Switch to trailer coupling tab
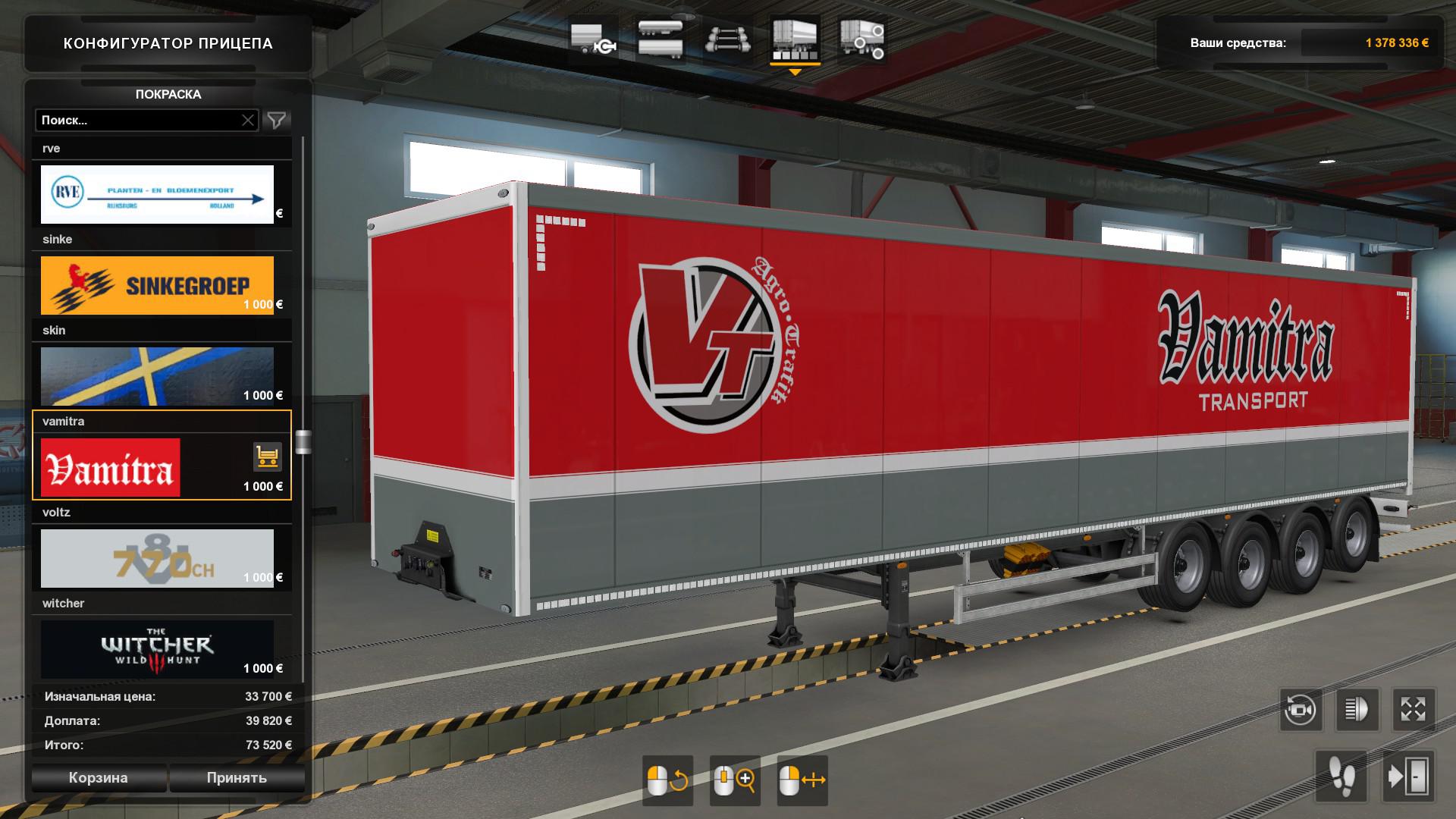This screenshot has height=819, width=1456. pyautogui.click(x=593, y=39)
